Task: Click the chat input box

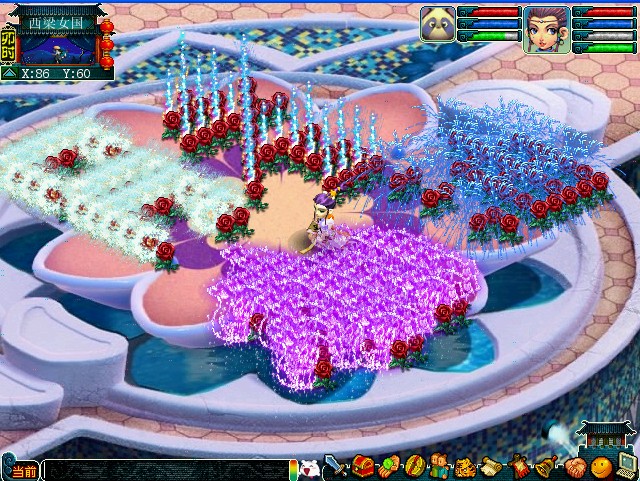Action: coord(165,470)
